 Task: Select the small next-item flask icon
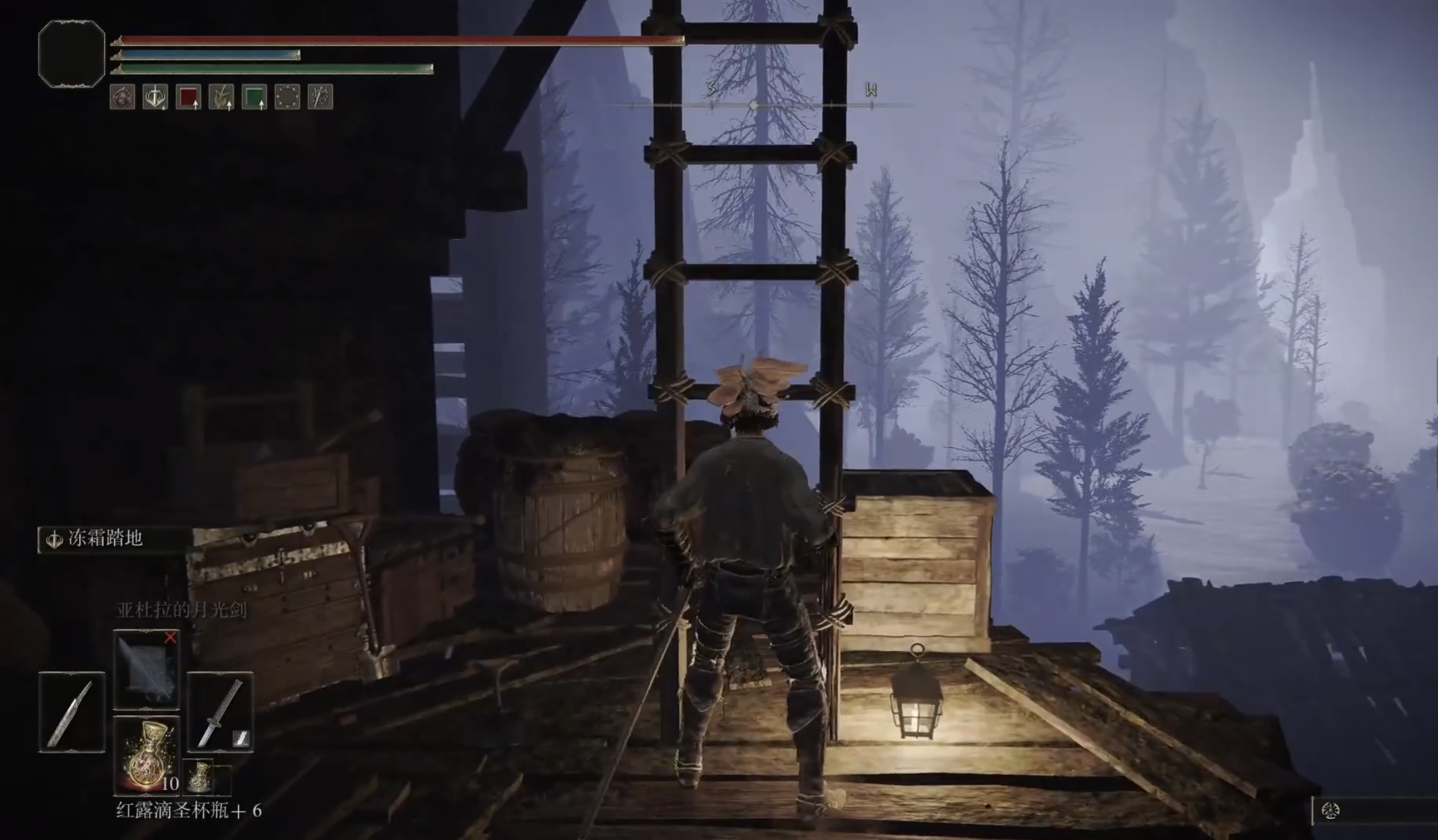199,777
